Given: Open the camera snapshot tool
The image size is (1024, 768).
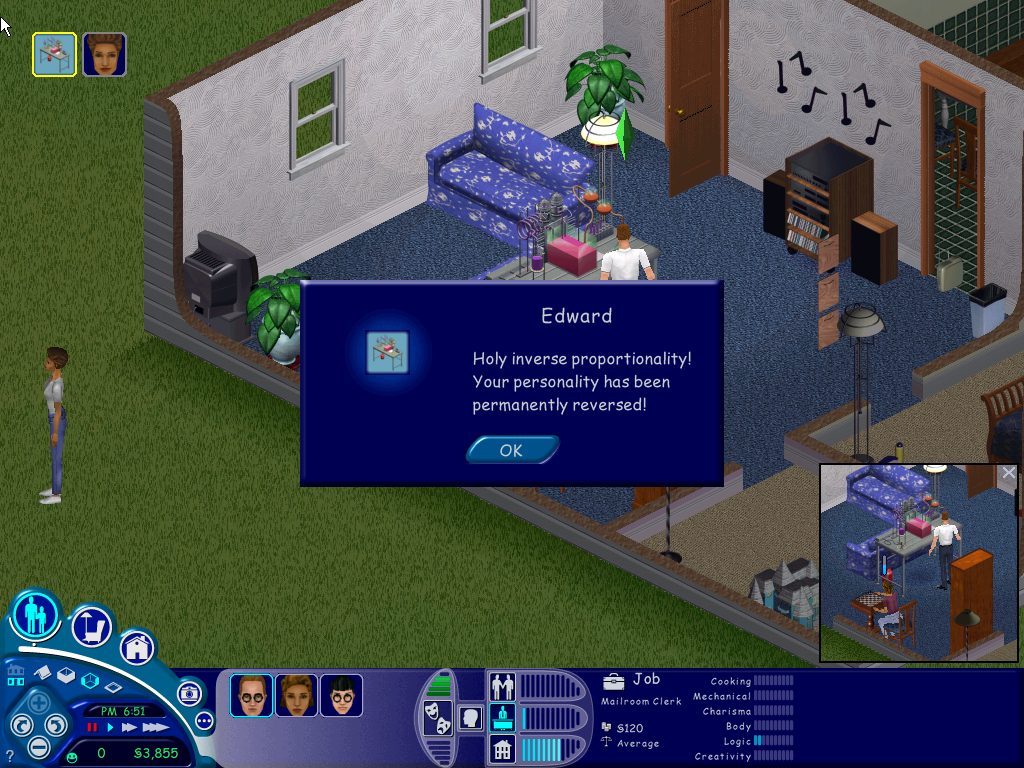Looking at the screenshot, I should pos(189,693).
